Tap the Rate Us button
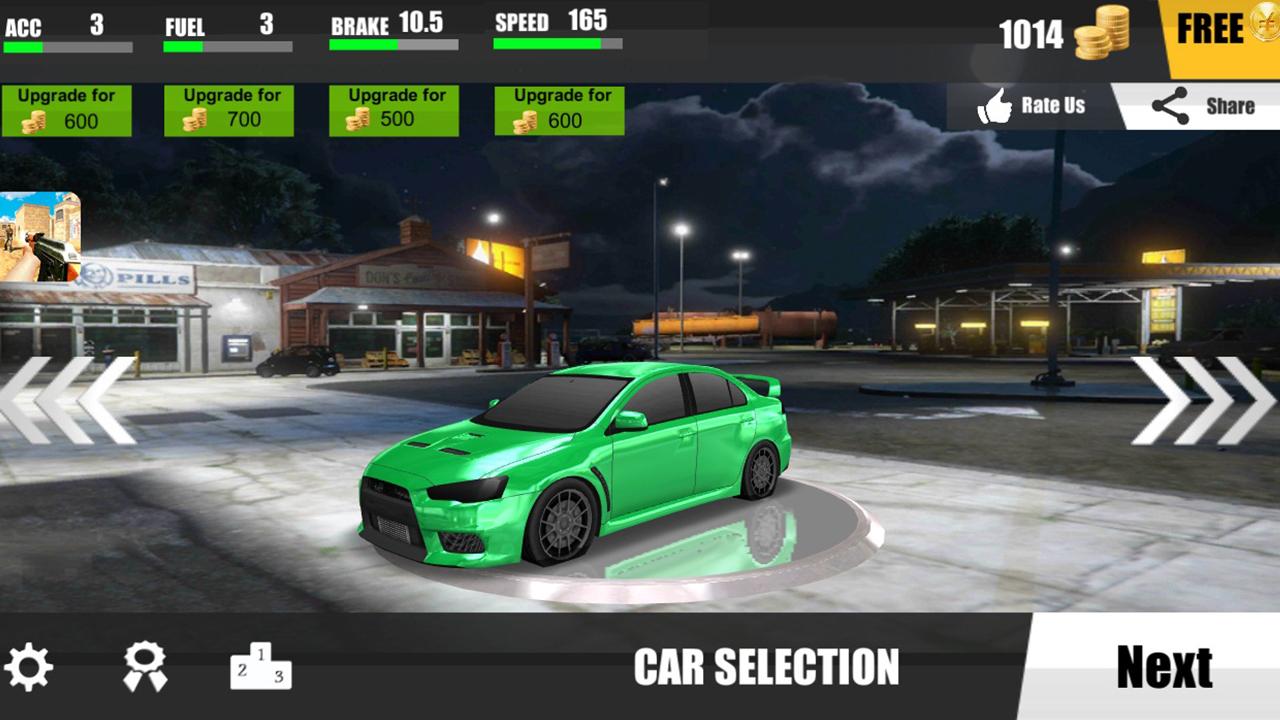The width and height of the screenshot is (1280, 720). 1032,106
